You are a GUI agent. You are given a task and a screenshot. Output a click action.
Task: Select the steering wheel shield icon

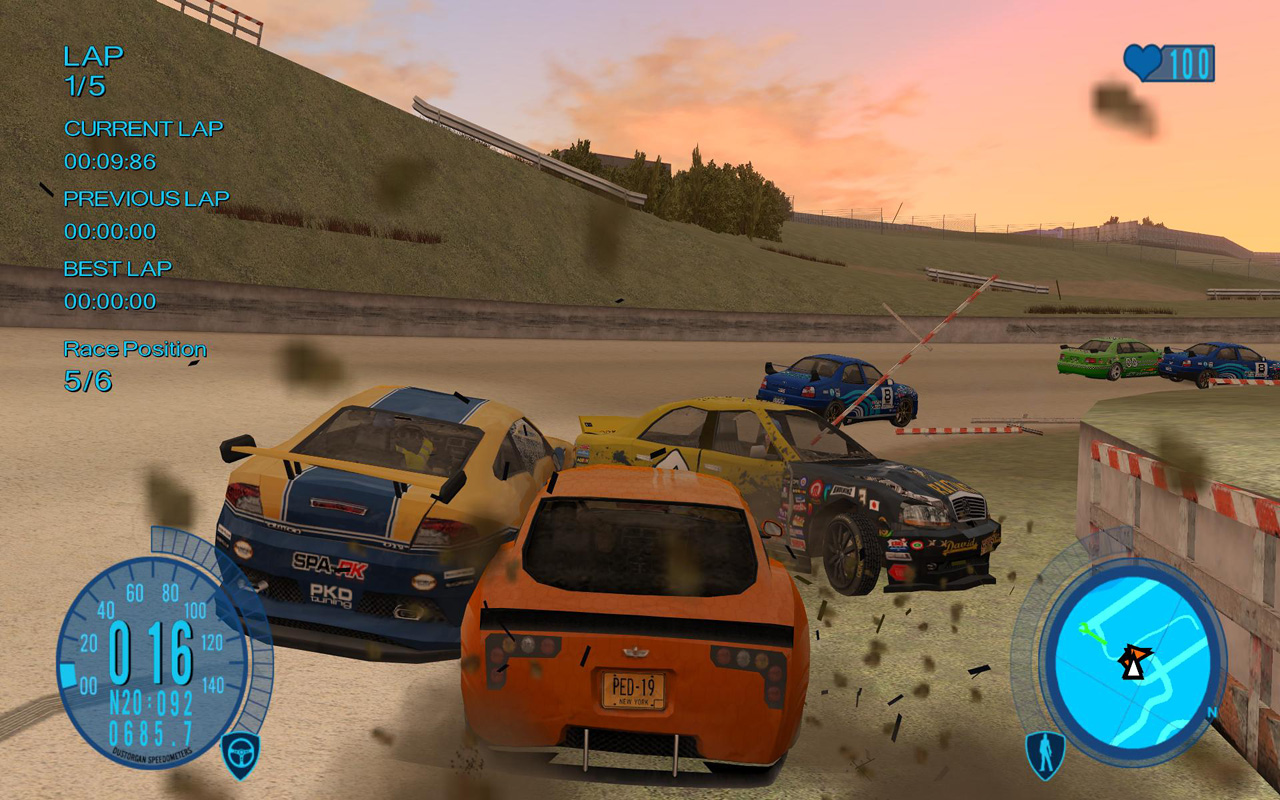coord(240,755)
